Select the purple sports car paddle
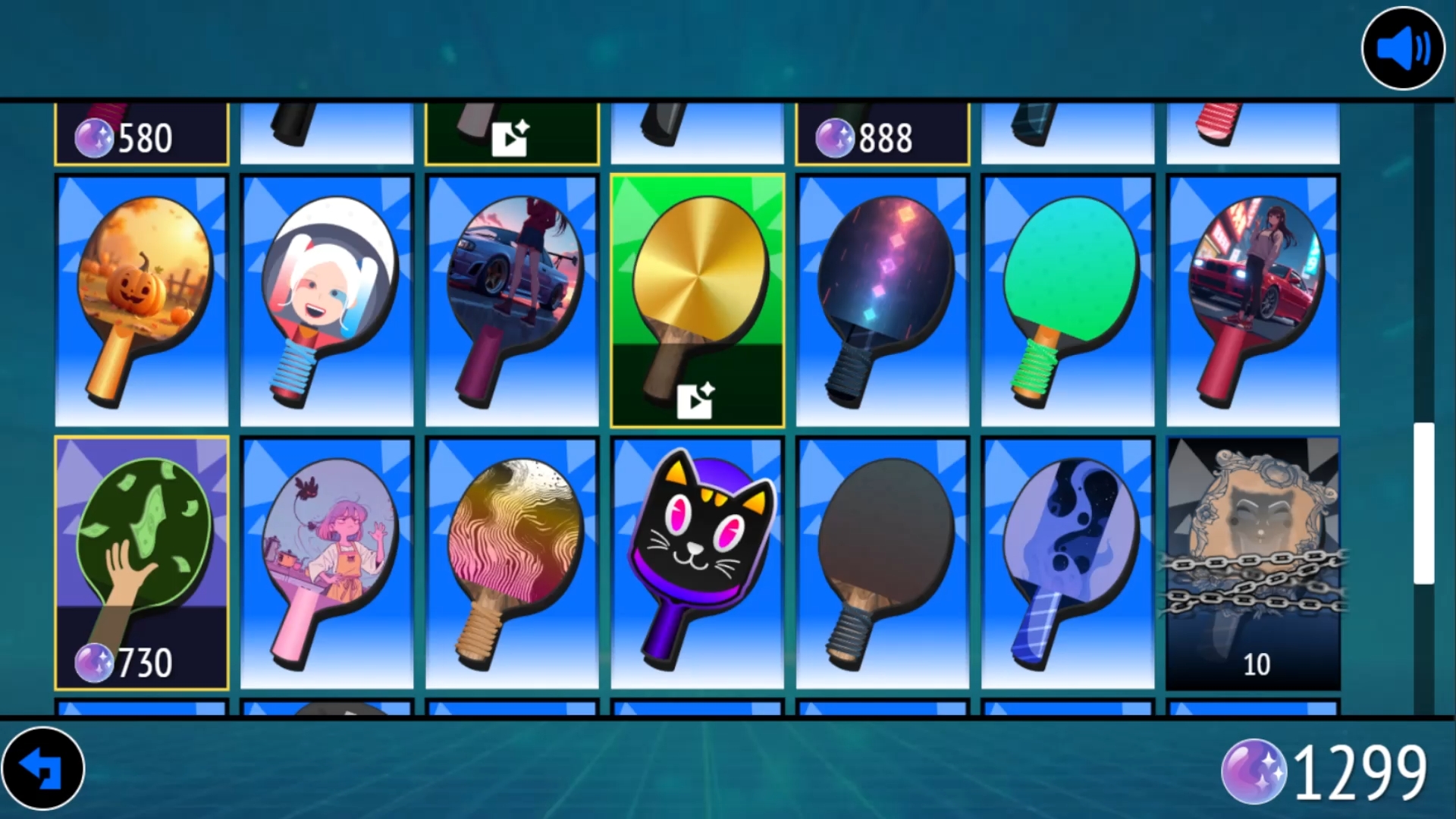The width and height of the screenshot is (1456, 819). 512,300
